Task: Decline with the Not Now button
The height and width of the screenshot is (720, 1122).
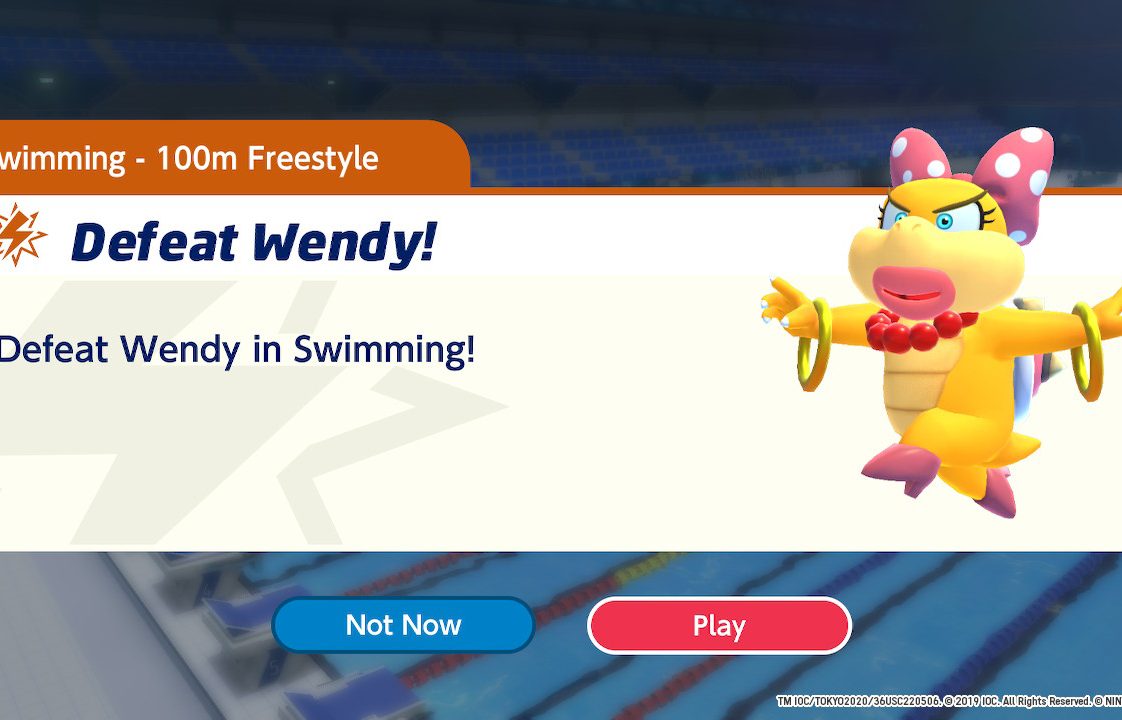Action: [x=403, y=626]
